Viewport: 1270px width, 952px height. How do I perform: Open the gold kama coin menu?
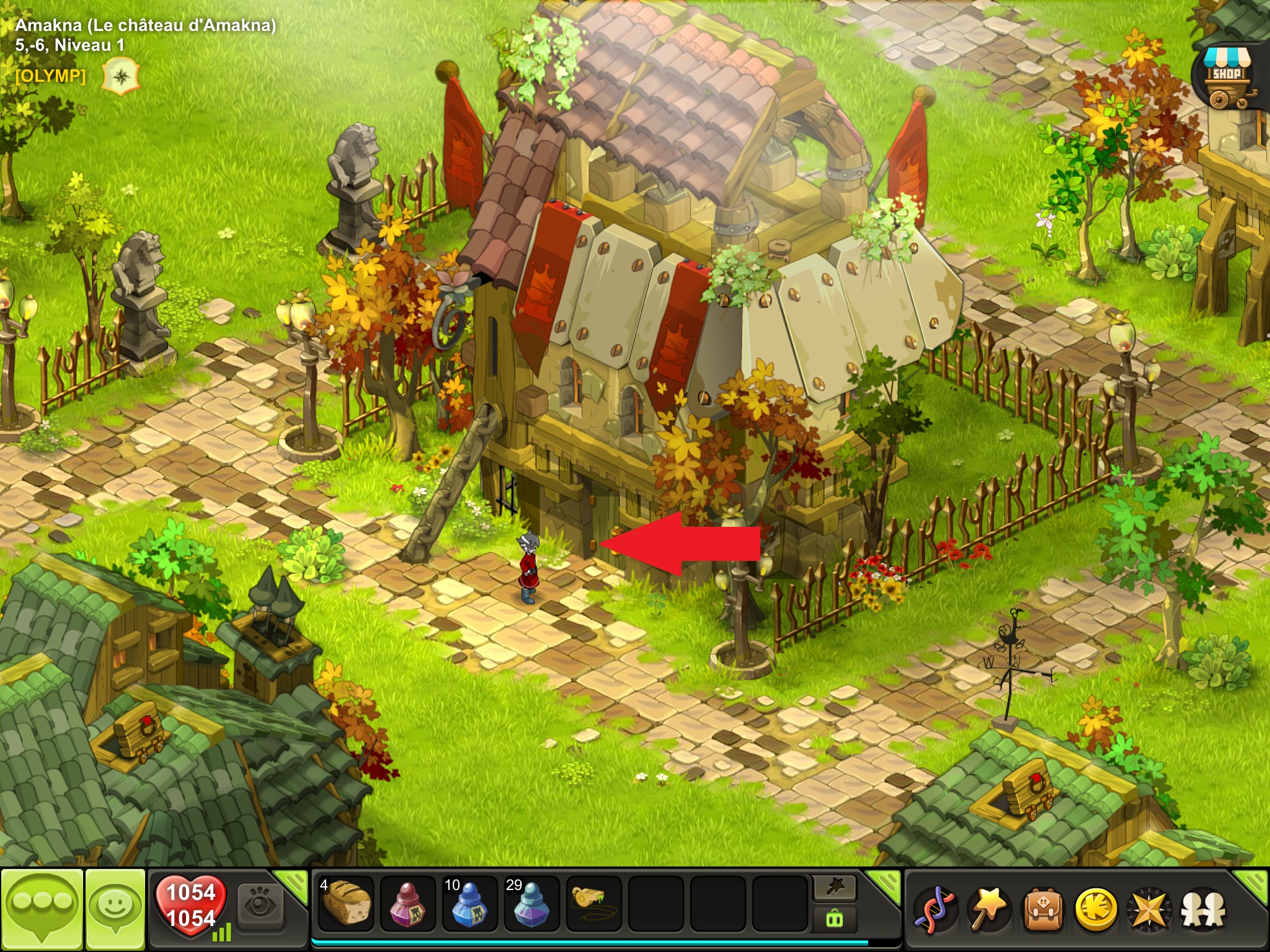tap(1095, 910)
